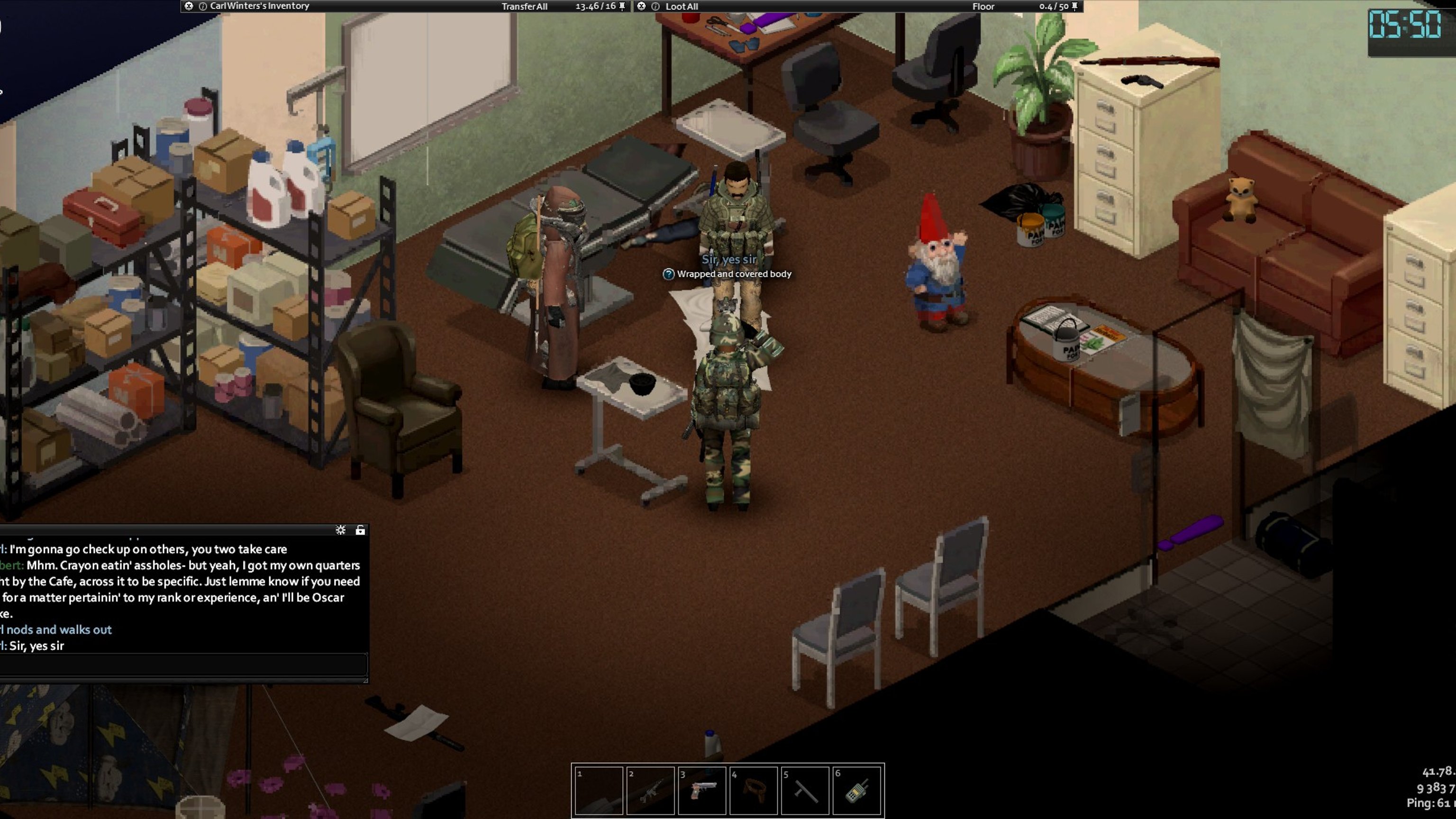Open chat settings gear
The height and width of the screenshot is (819, 1456).
click(x=340, y=529)
